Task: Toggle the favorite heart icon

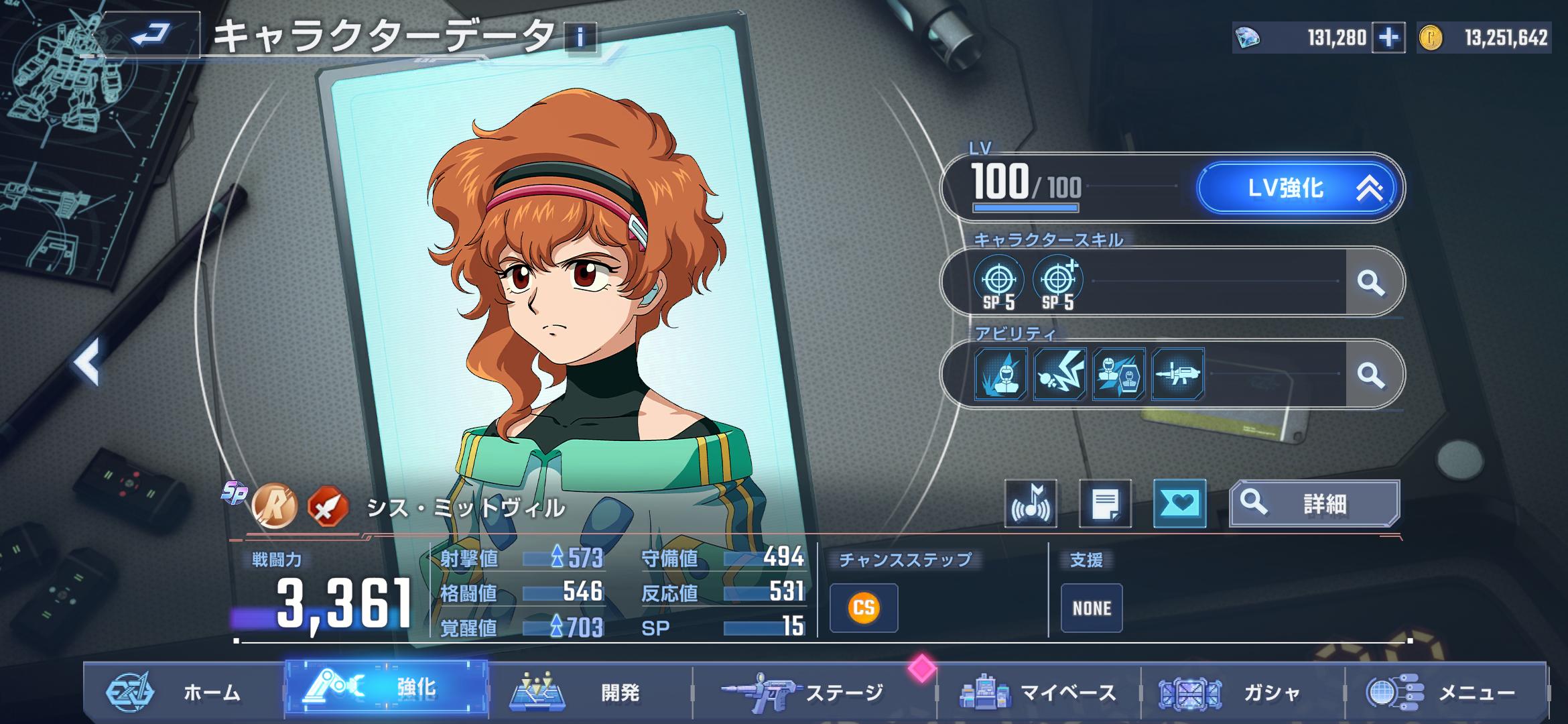Action: click(1179, 503)
